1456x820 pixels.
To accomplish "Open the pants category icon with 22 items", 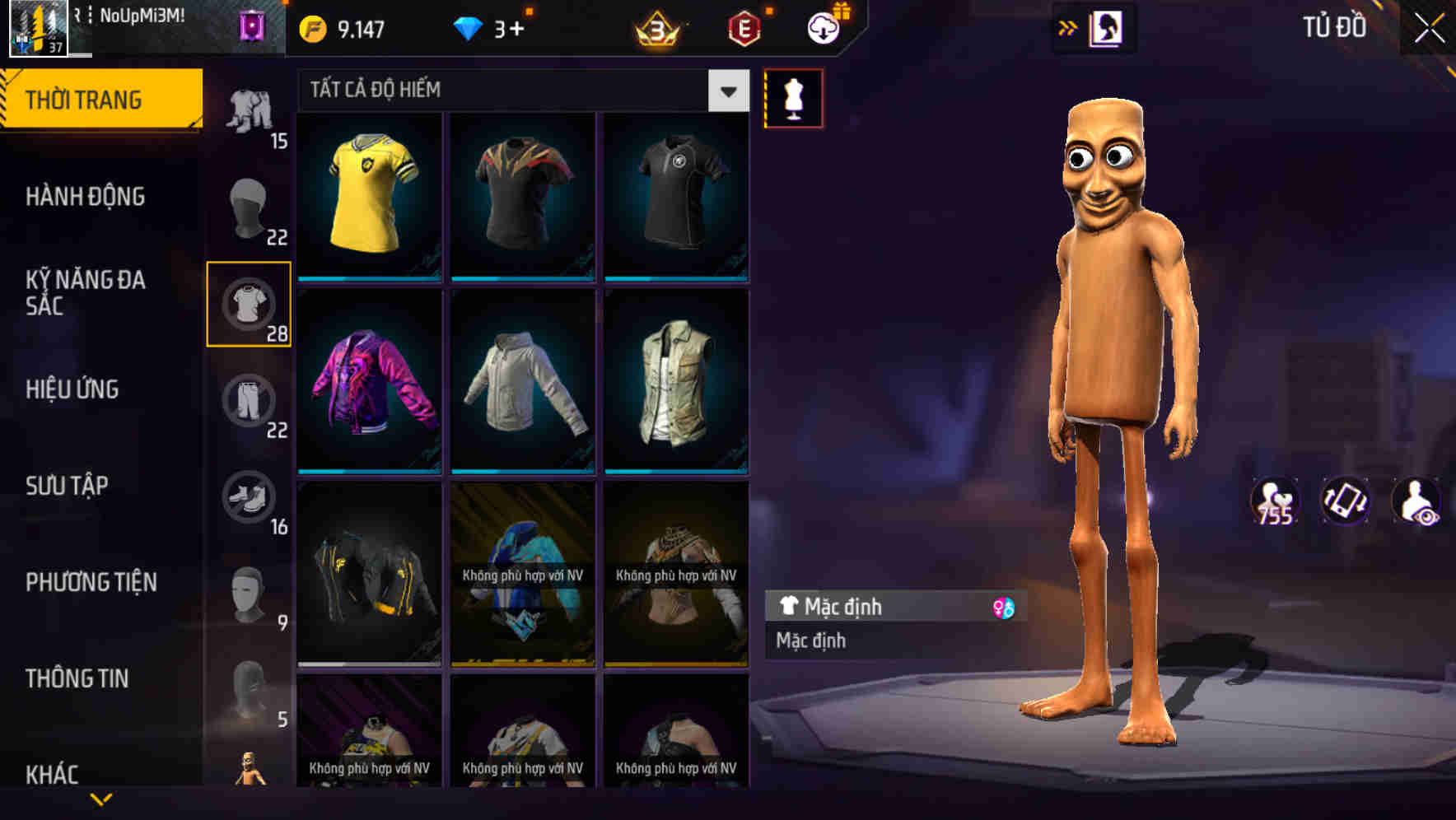I will pos(249,399).
